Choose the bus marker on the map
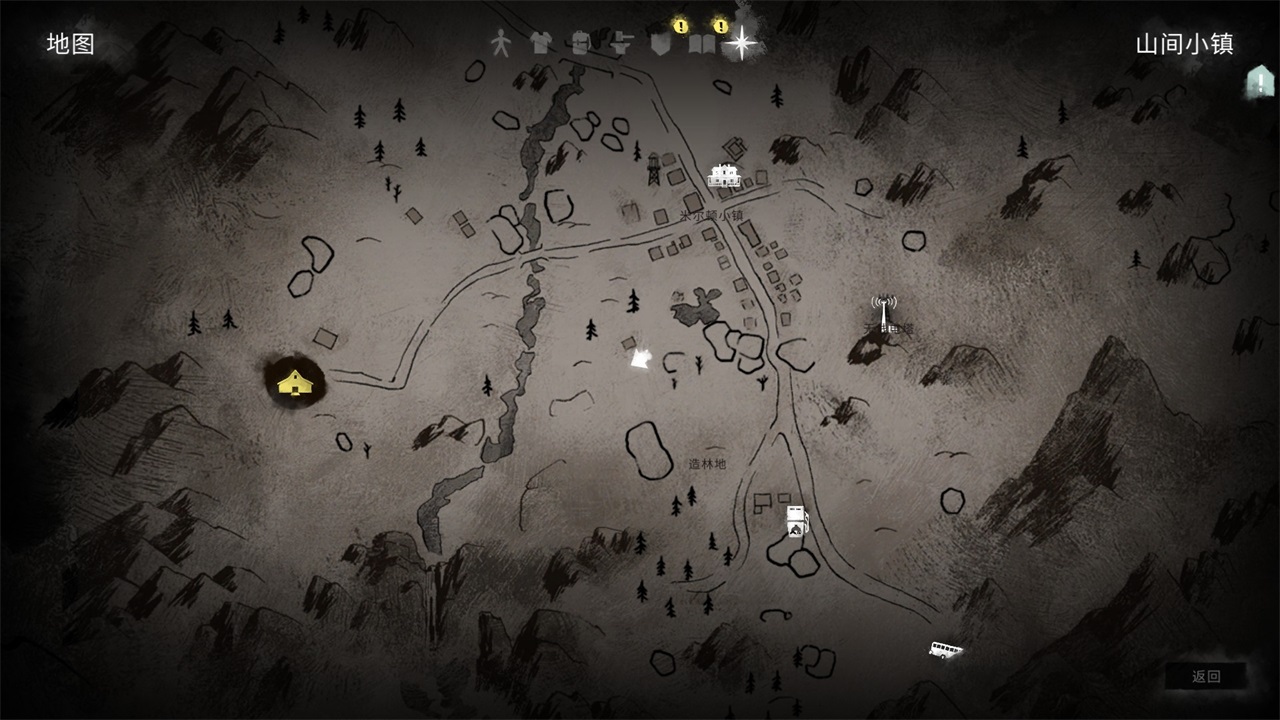Screen dimensions: 1280x720 (x=945, y=651)
